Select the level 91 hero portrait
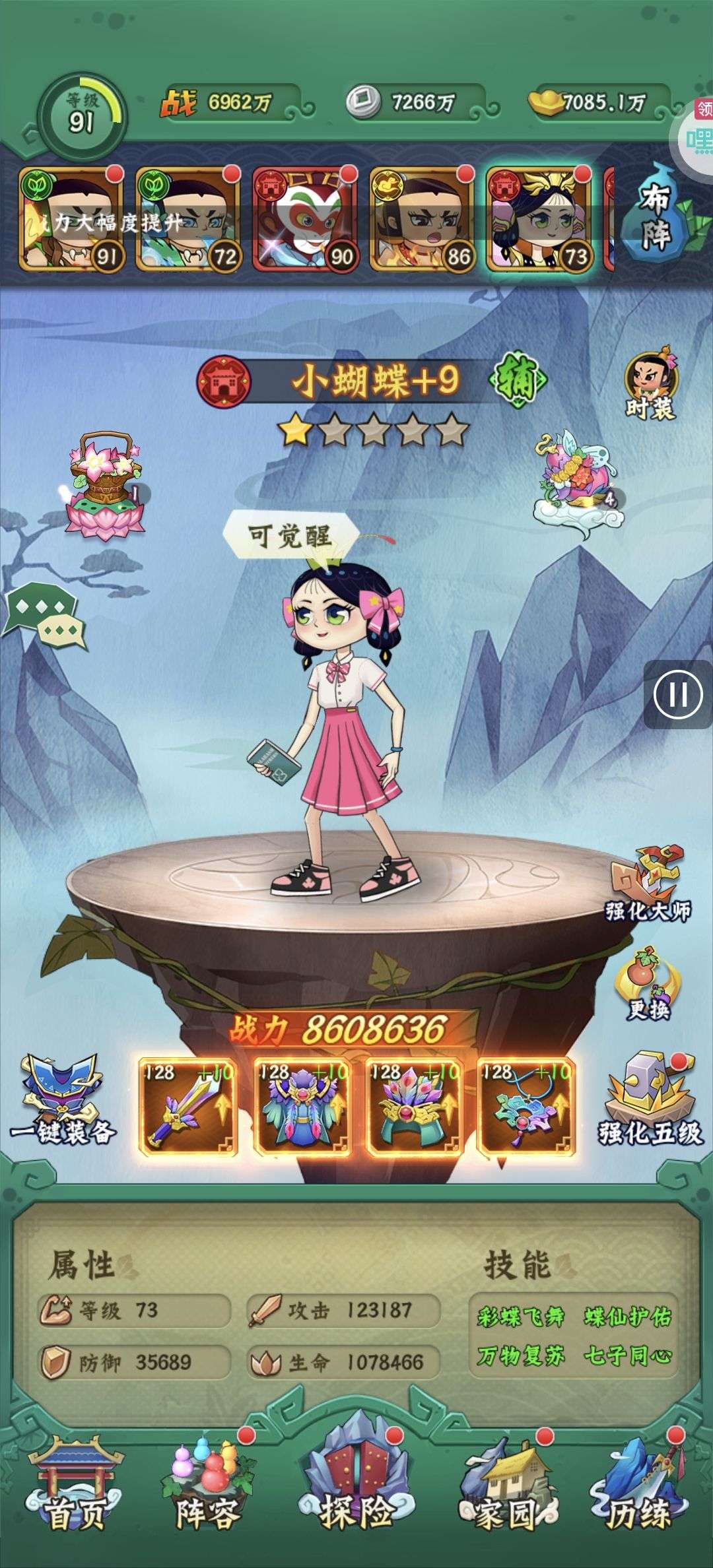This screenshot has width=713, height=1568. tap(73, 219)
